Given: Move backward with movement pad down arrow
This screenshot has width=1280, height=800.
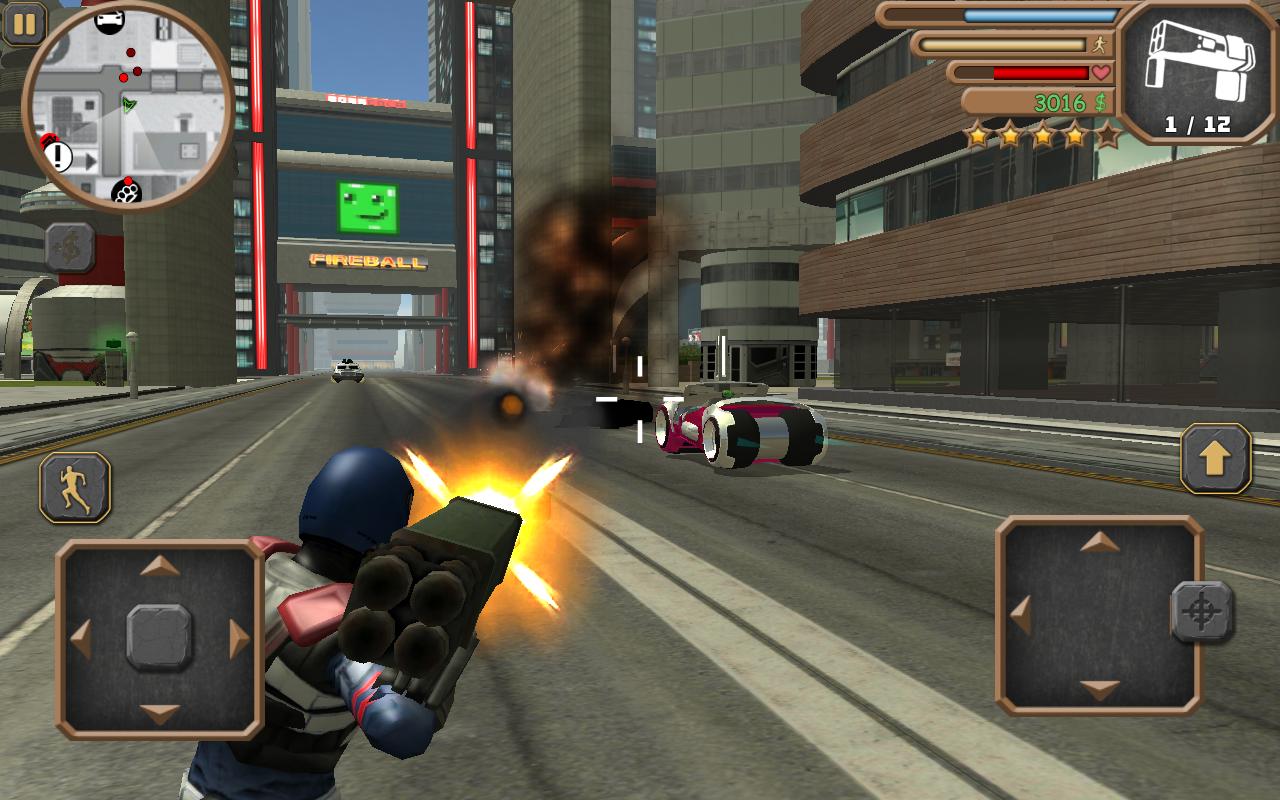Looking at the screenshot, I should [x=160, y=713].
